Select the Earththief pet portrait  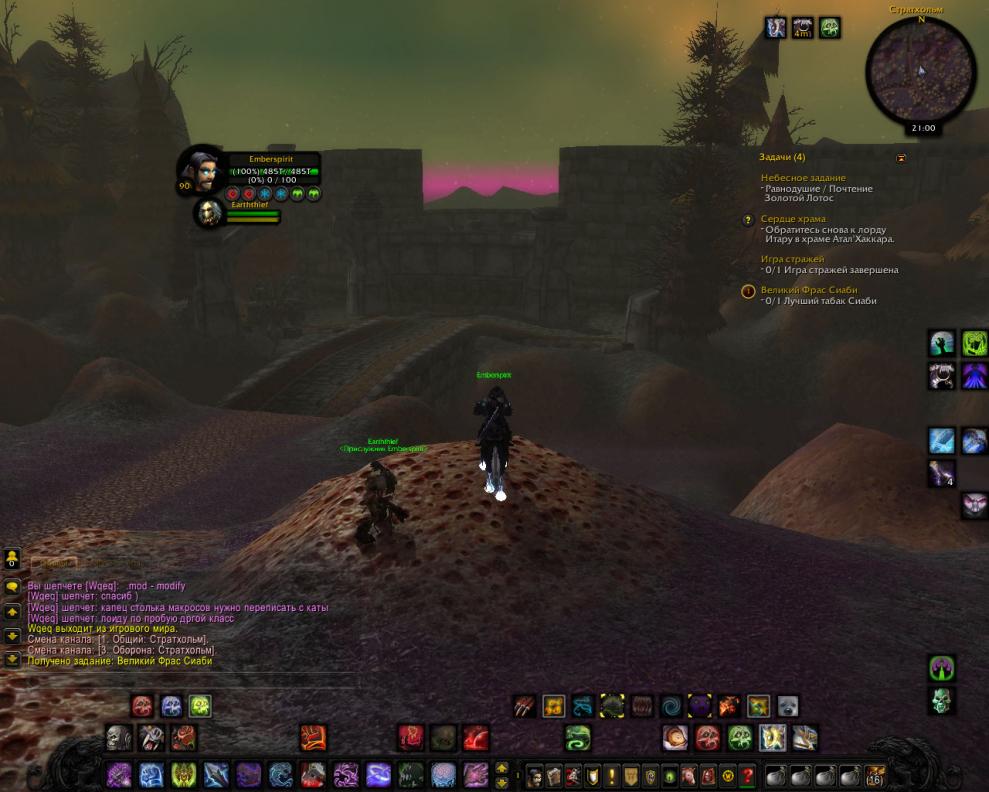(x=209, y=213)
